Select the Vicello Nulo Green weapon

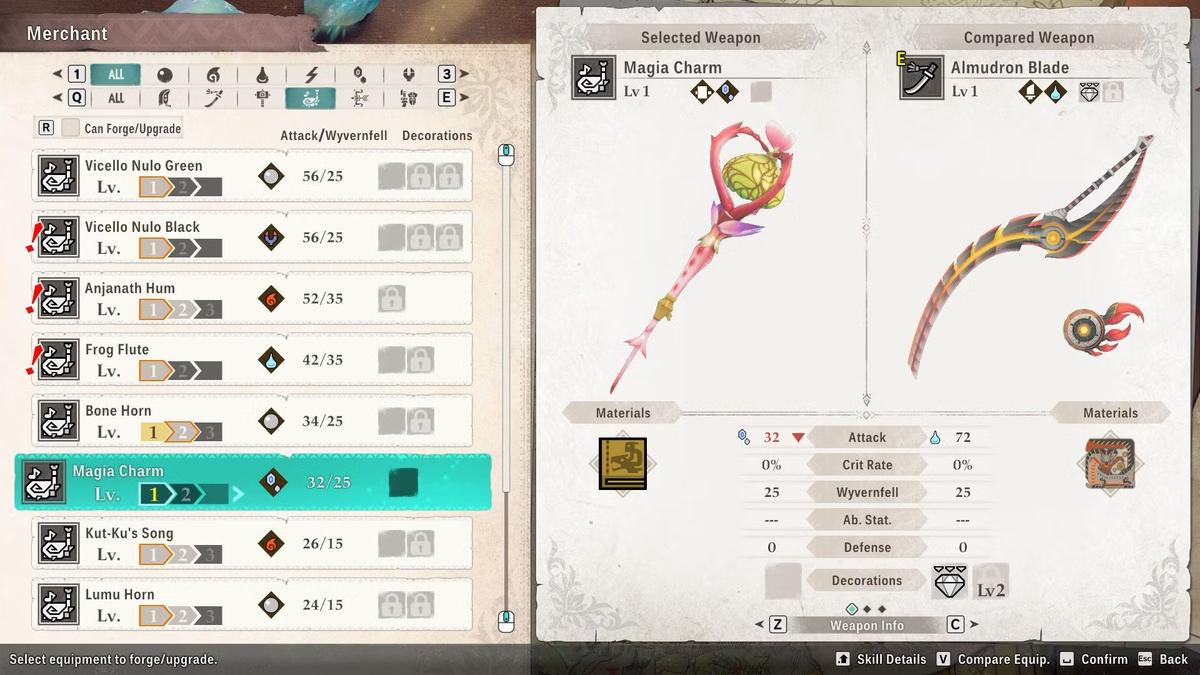(x=252, y=176)
